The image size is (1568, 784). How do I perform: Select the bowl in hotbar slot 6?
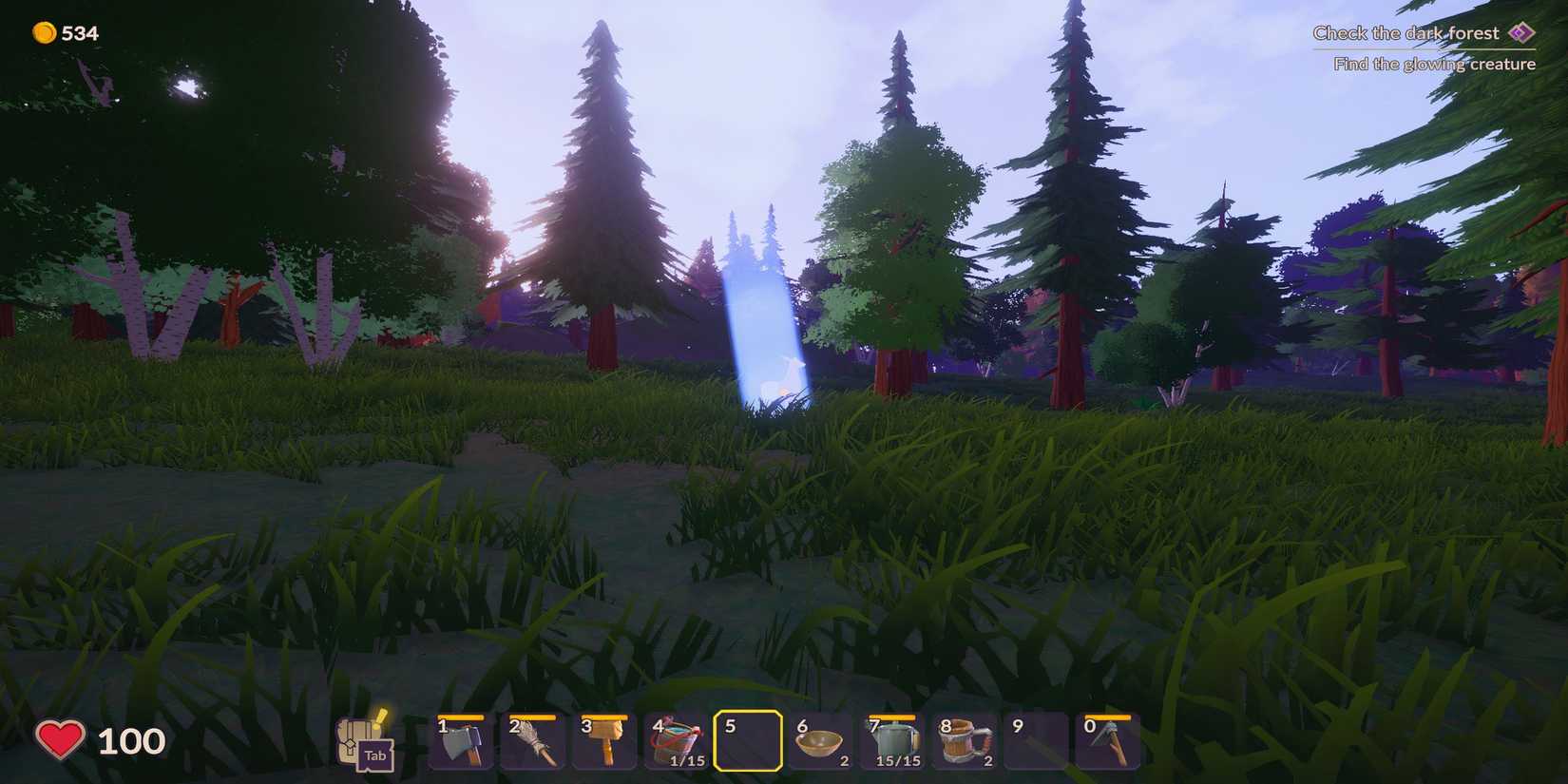pos(820,741)
